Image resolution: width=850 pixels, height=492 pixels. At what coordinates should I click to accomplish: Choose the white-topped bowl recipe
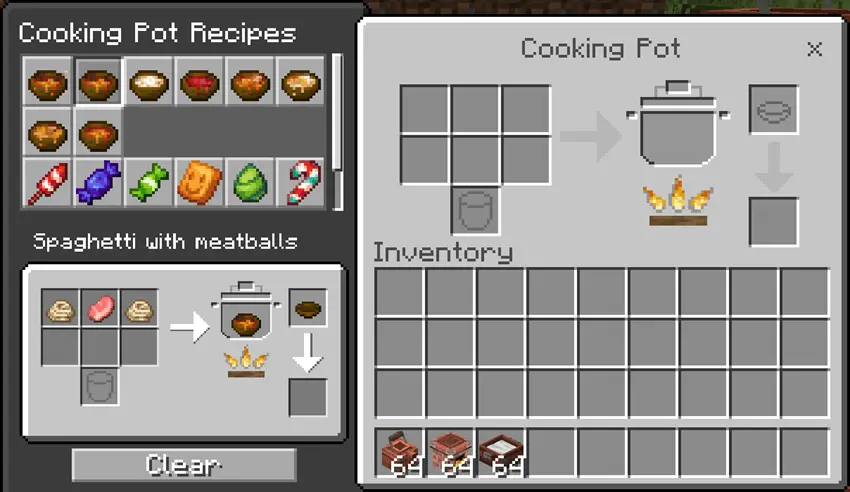[x=149, y=82]
